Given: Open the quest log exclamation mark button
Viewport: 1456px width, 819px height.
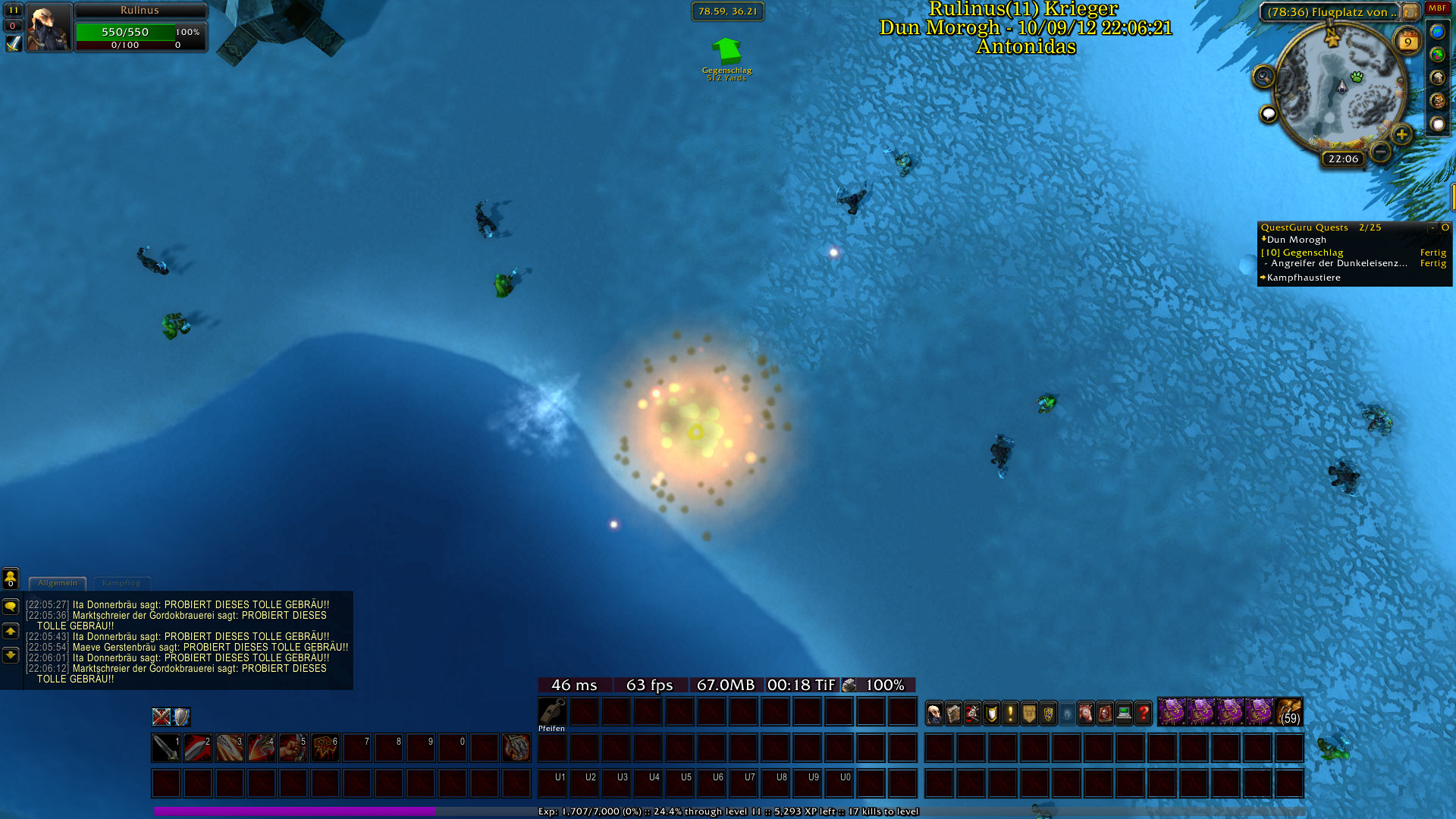Looking at the screenshot, I should pos(1010,713).
